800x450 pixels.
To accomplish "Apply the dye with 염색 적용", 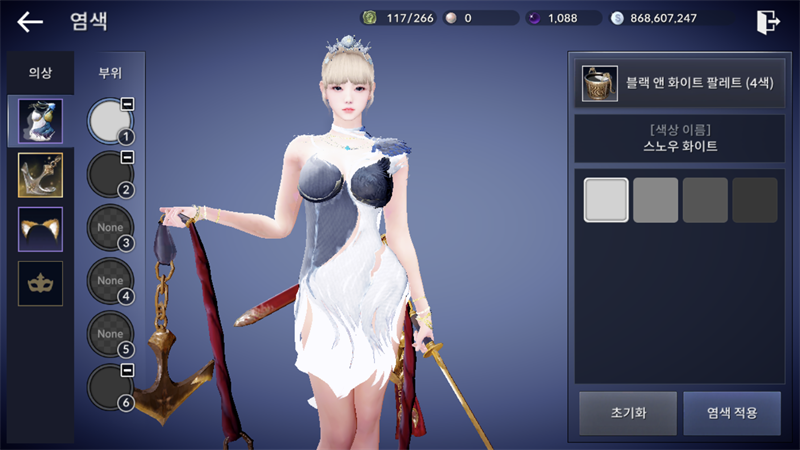I will [x=731, y=412].
